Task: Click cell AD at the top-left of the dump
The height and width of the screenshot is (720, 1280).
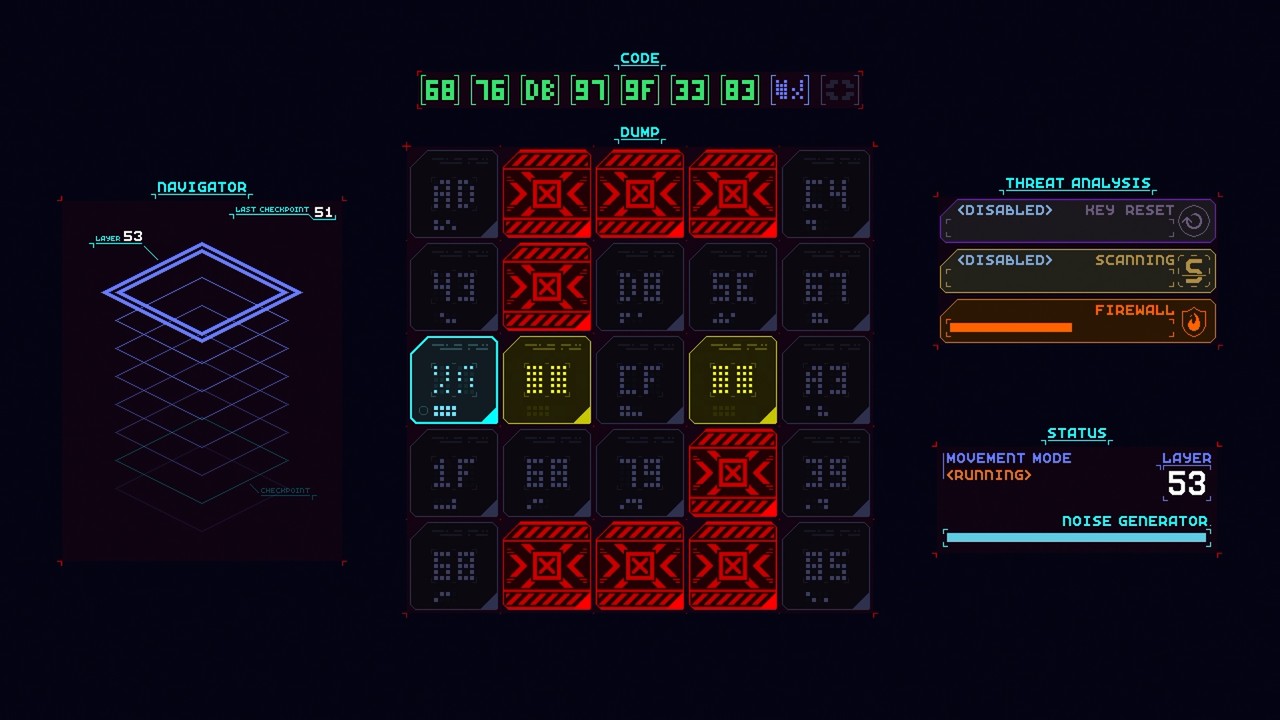Action: click(x=453, y=194)
